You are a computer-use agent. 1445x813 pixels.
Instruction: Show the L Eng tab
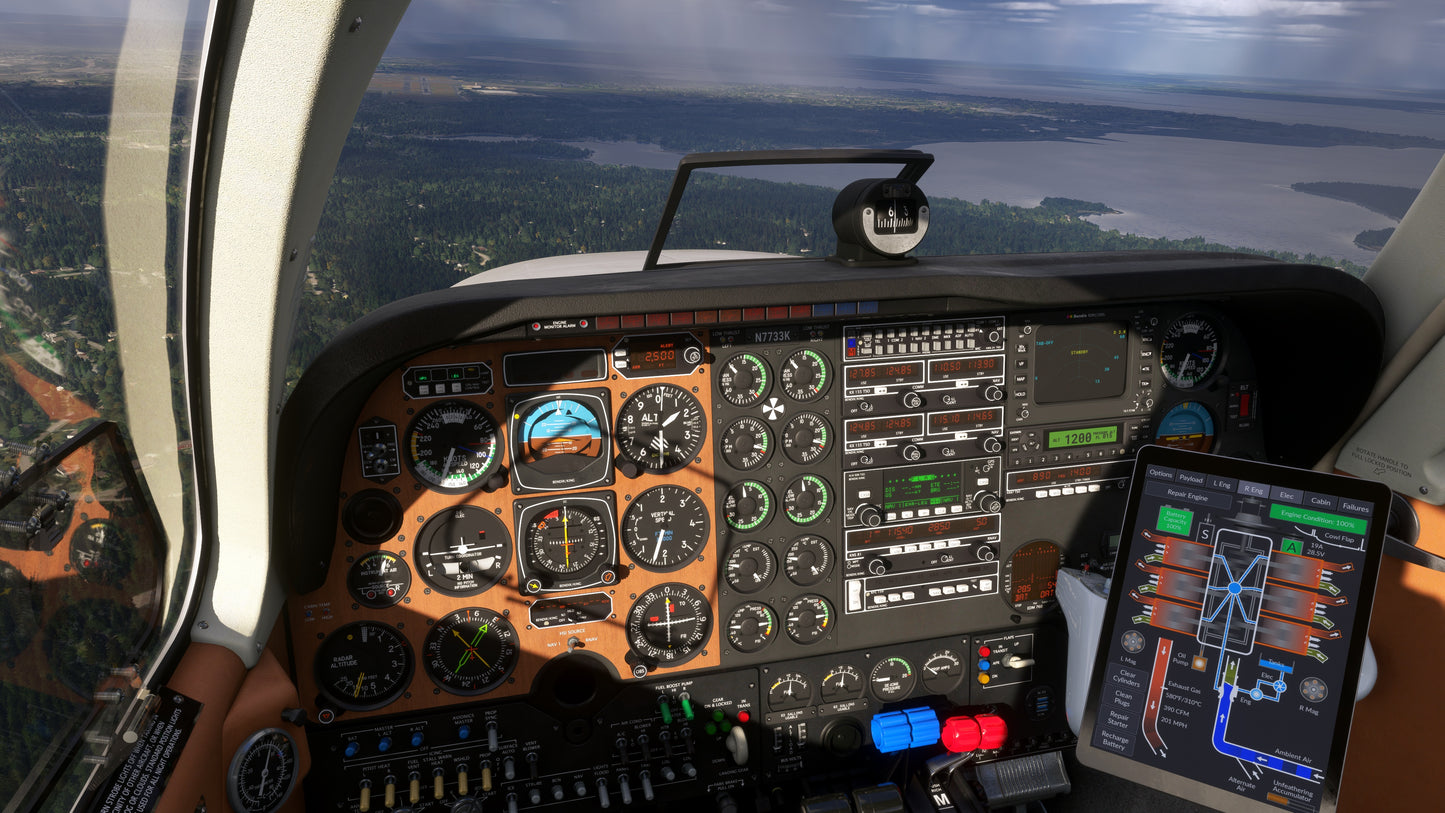click(1220, 483)
